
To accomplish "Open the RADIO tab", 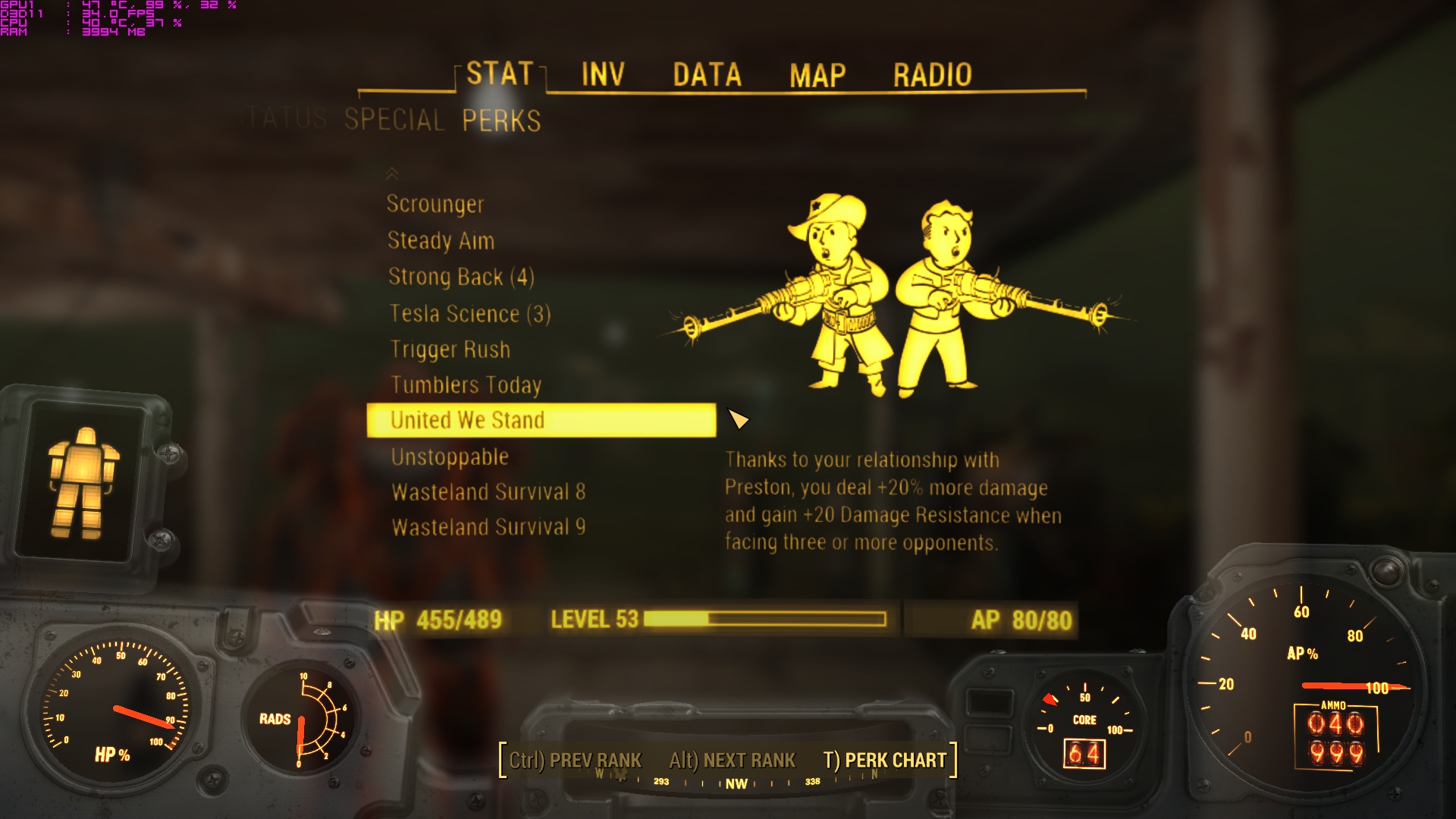I will (x=931, y=74).
